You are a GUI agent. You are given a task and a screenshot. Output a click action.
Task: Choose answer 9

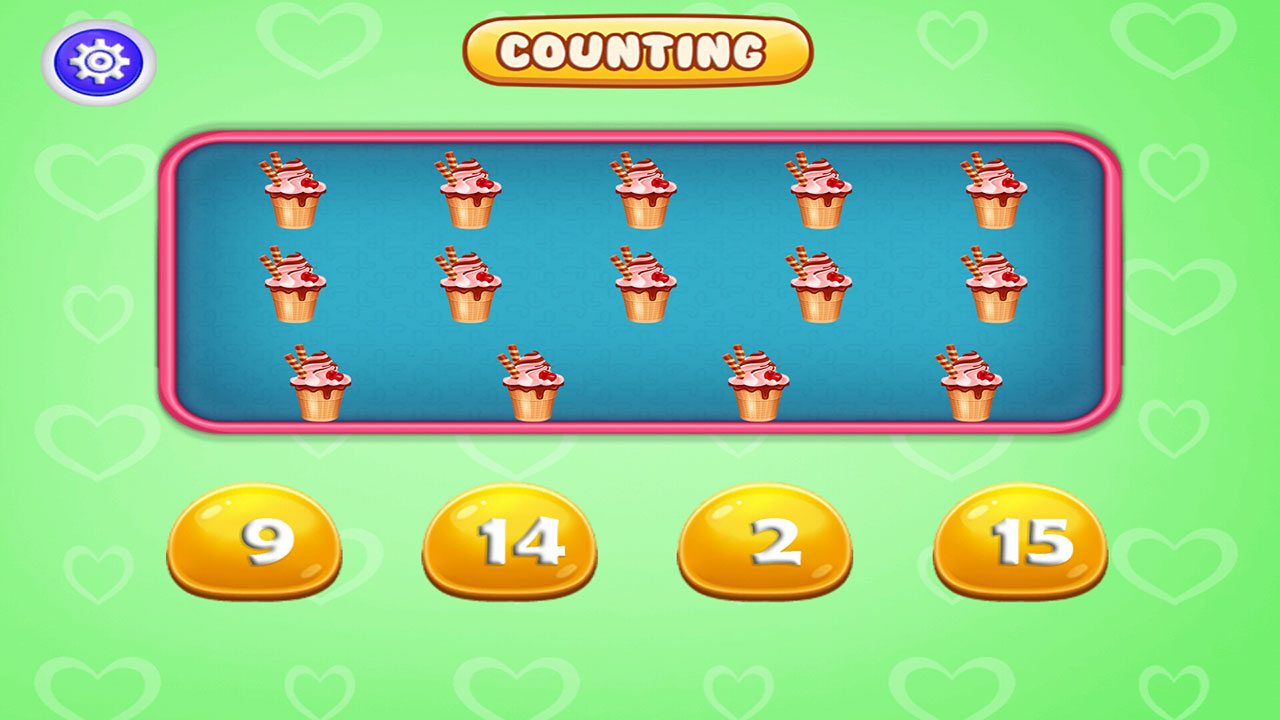coord(260,540)
